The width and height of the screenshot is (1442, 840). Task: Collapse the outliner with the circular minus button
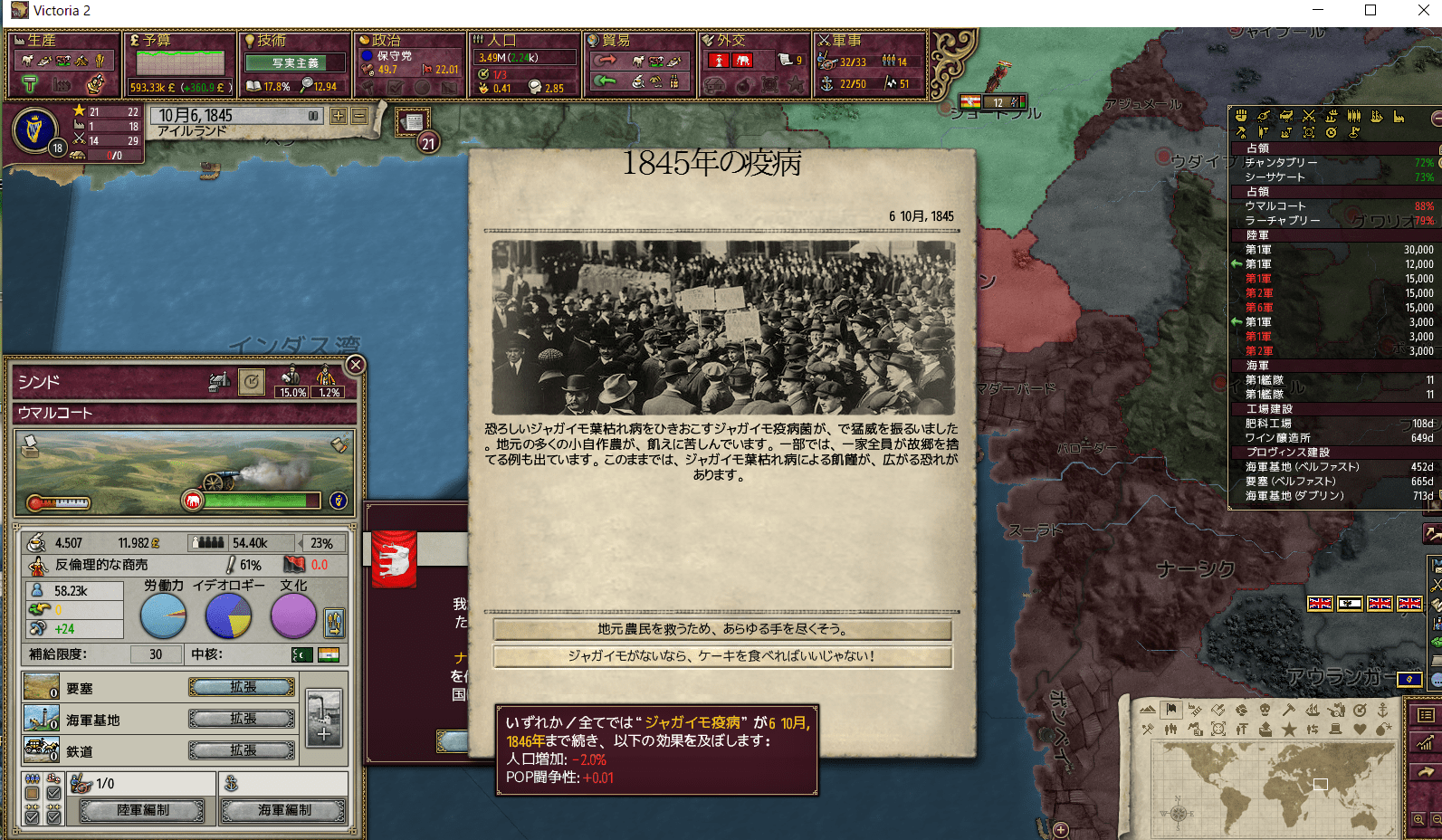pyautogui.click(x=1436, y=118)
